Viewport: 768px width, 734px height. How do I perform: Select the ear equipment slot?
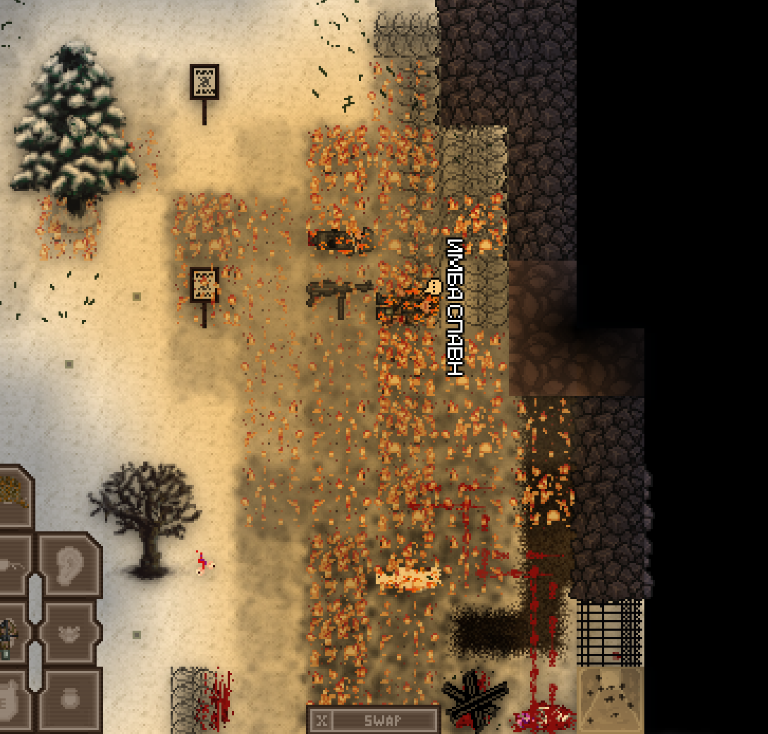(x=70, y=565)
